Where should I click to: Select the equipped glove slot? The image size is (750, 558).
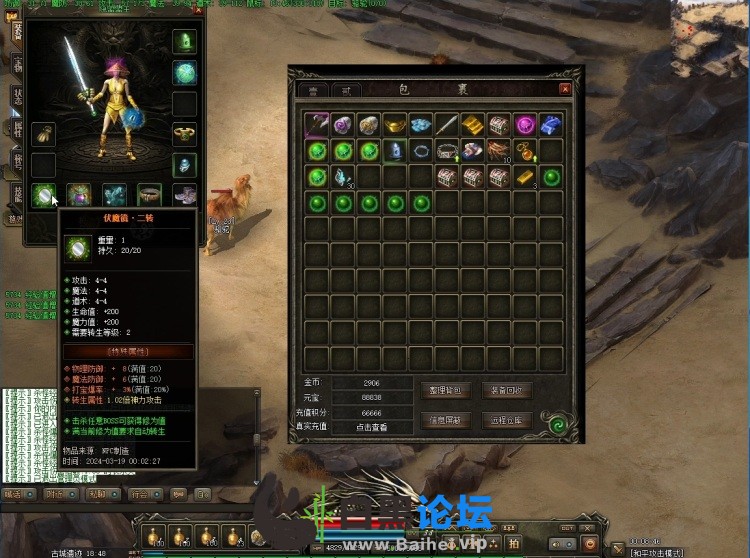point(42,133)
